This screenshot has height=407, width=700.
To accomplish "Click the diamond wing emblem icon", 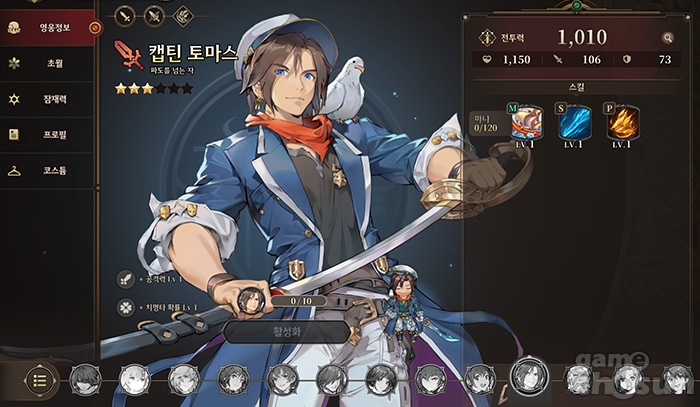I will click(183, 15).
